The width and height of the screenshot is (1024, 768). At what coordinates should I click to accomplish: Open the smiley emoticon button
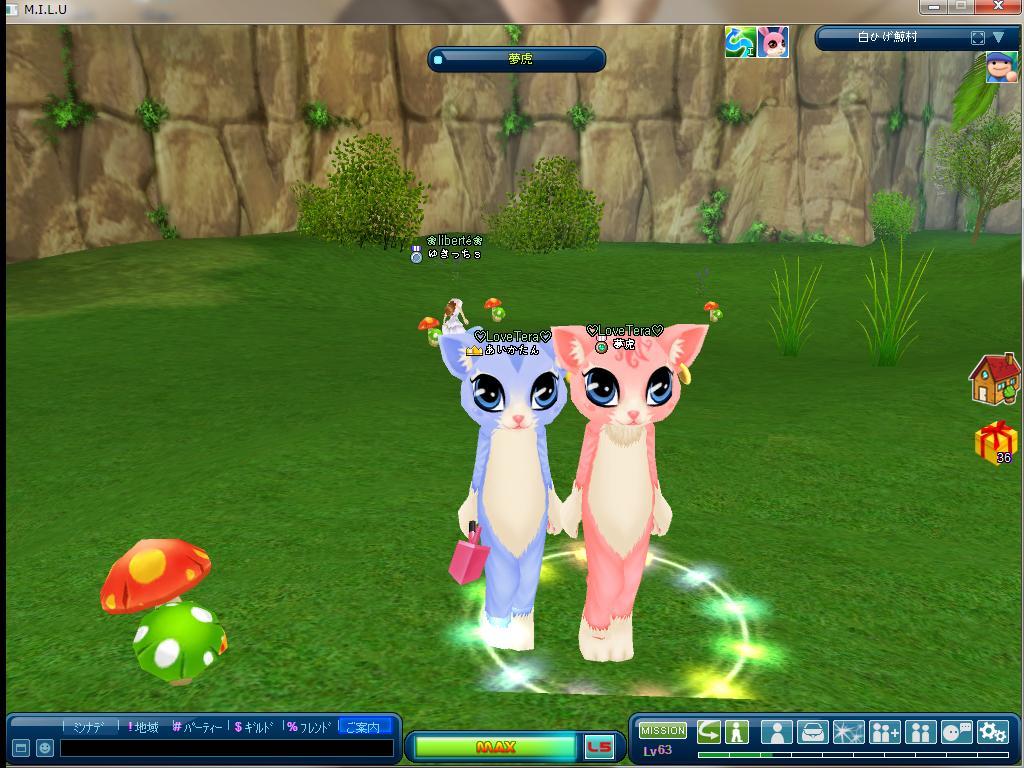pyautogui.click(x=45, y=748)
